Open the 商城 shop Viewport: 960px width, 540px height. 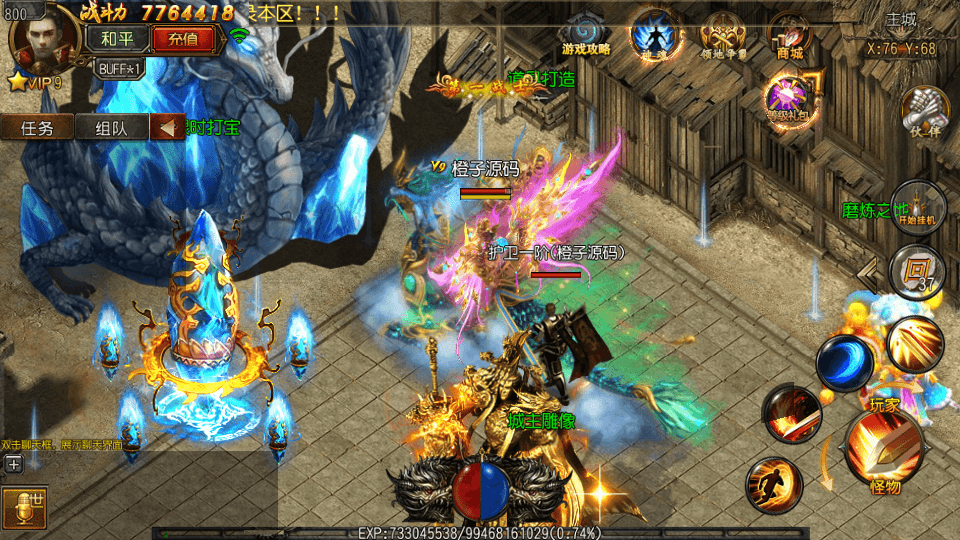(x=790, y=37)
